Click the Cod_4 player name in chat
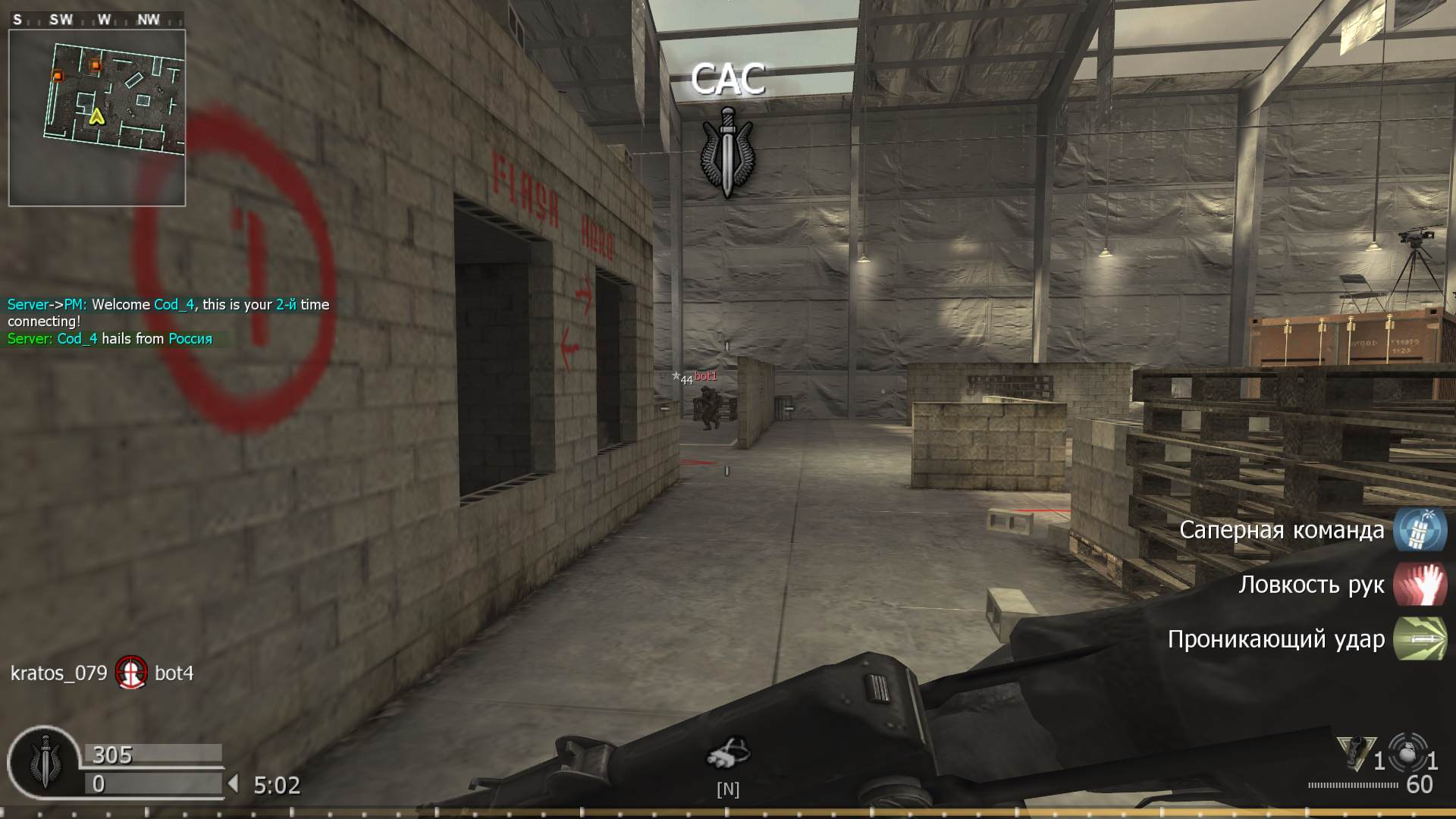Image resolution: width=1456 pixels, height=819 pixels. pyautogui.click(x=176, y=304)
